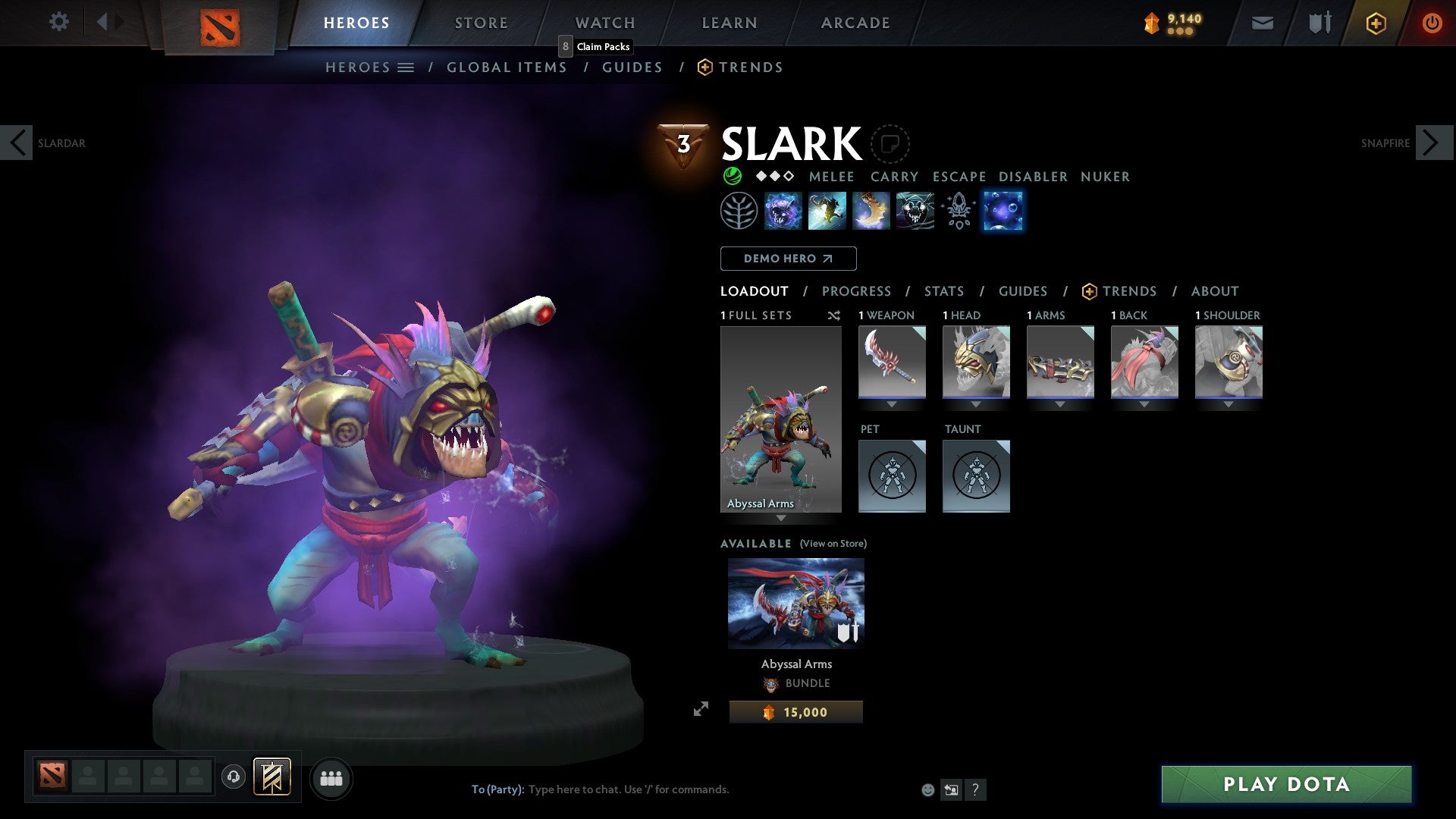Switch to the STATS tab
The width and height of the screenshot is (1456, 819).
(x=943, y=291)
